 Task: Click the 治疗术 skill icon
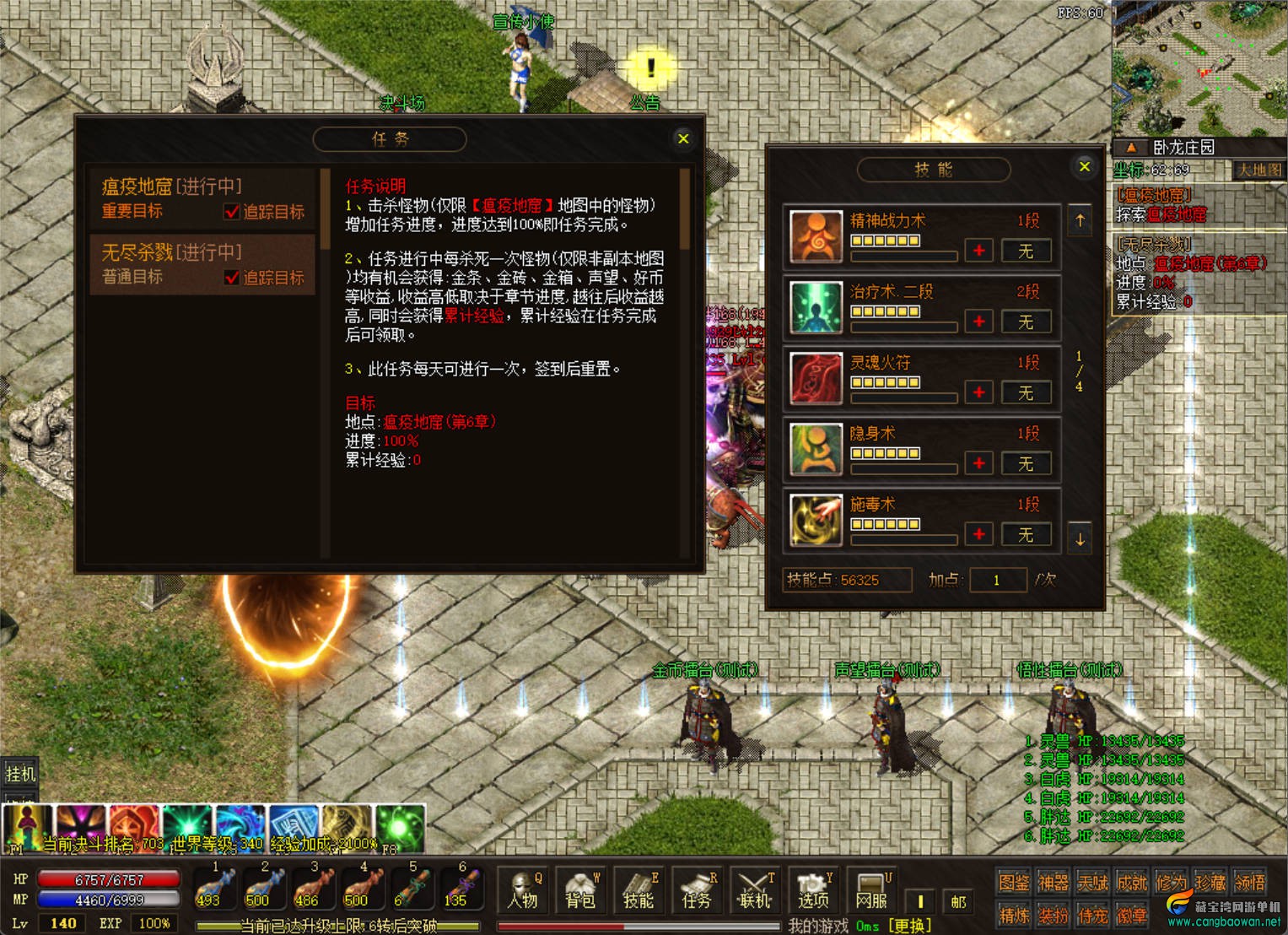(816, 306)
